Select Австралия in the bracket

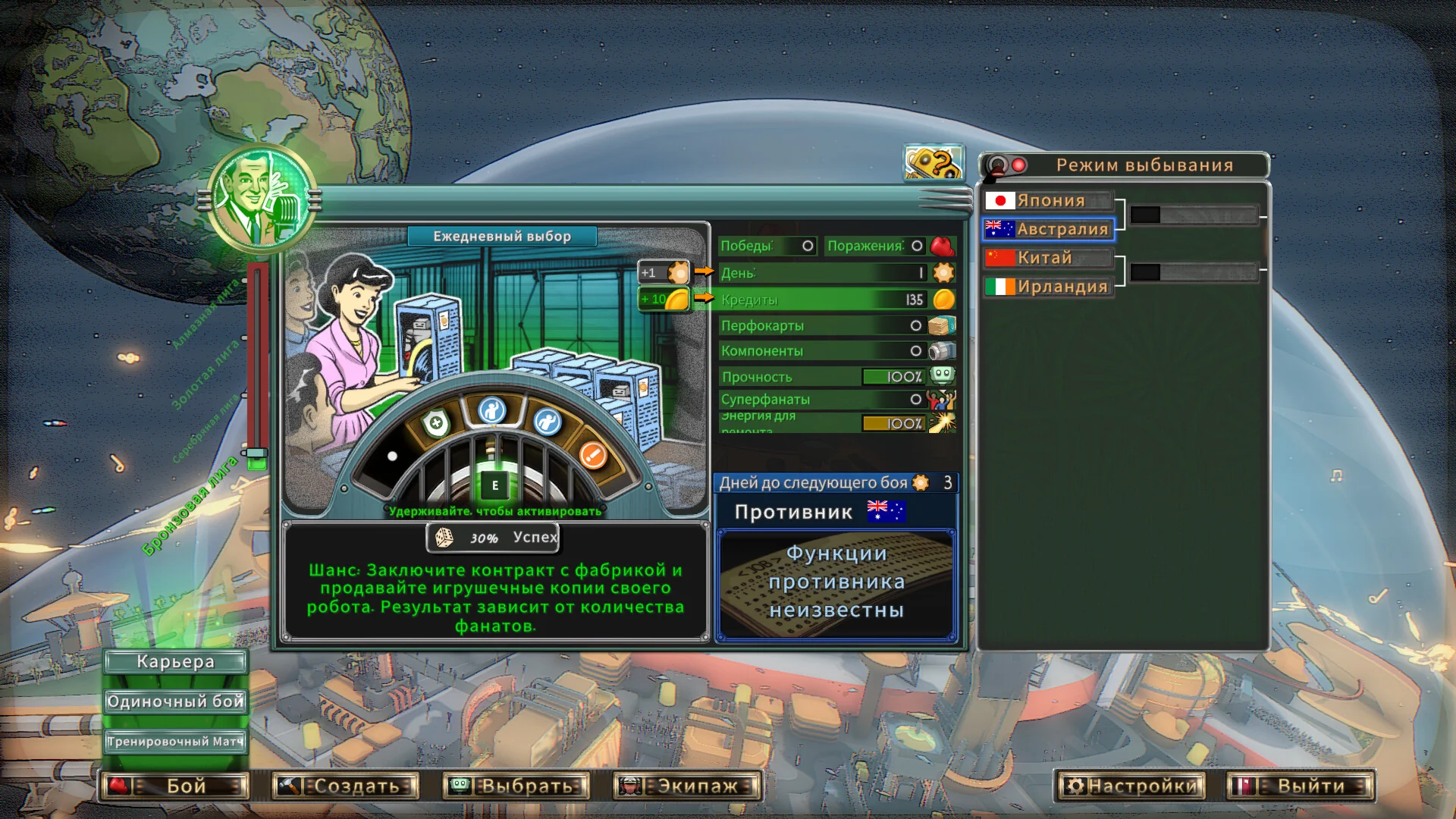point(1049,229)
